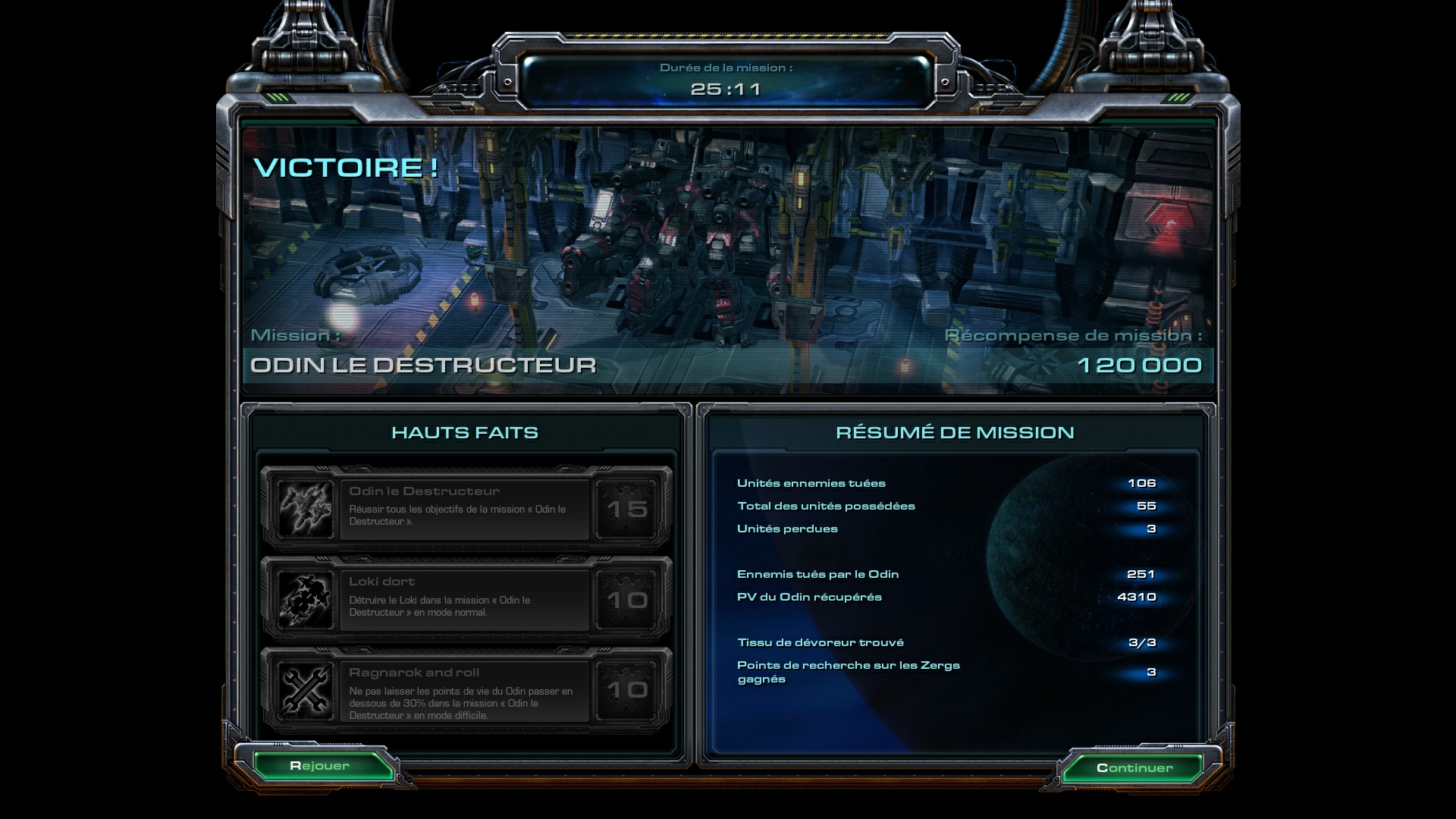Viewport: 1456px width, 819px height.
Task: Select the Odin le Destructeur achievement row
Action: 465,508
